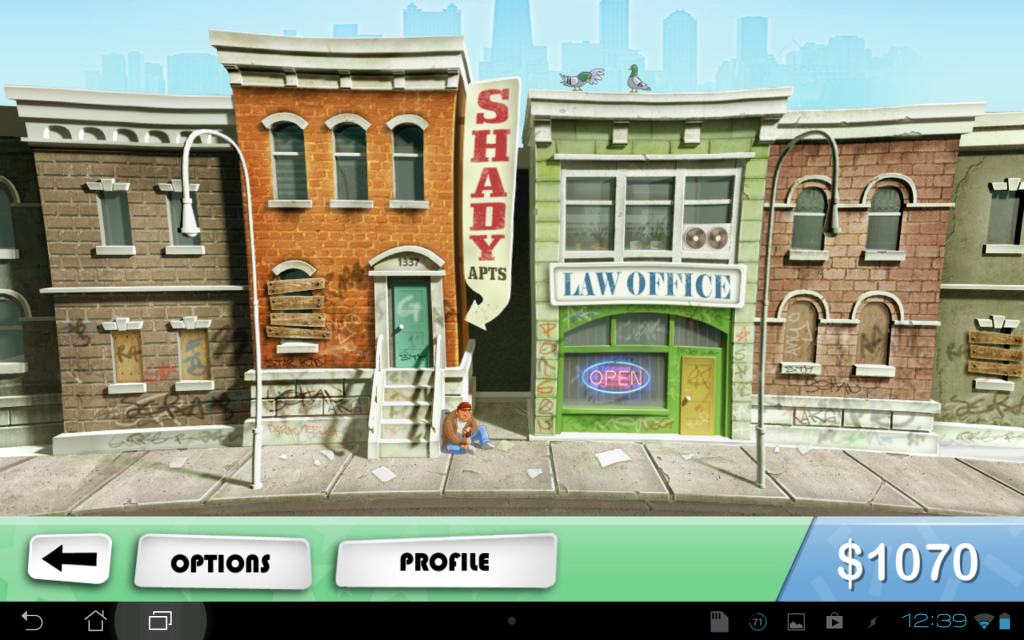View the Profile screen
1024x640 pixels.
[445, 560]
